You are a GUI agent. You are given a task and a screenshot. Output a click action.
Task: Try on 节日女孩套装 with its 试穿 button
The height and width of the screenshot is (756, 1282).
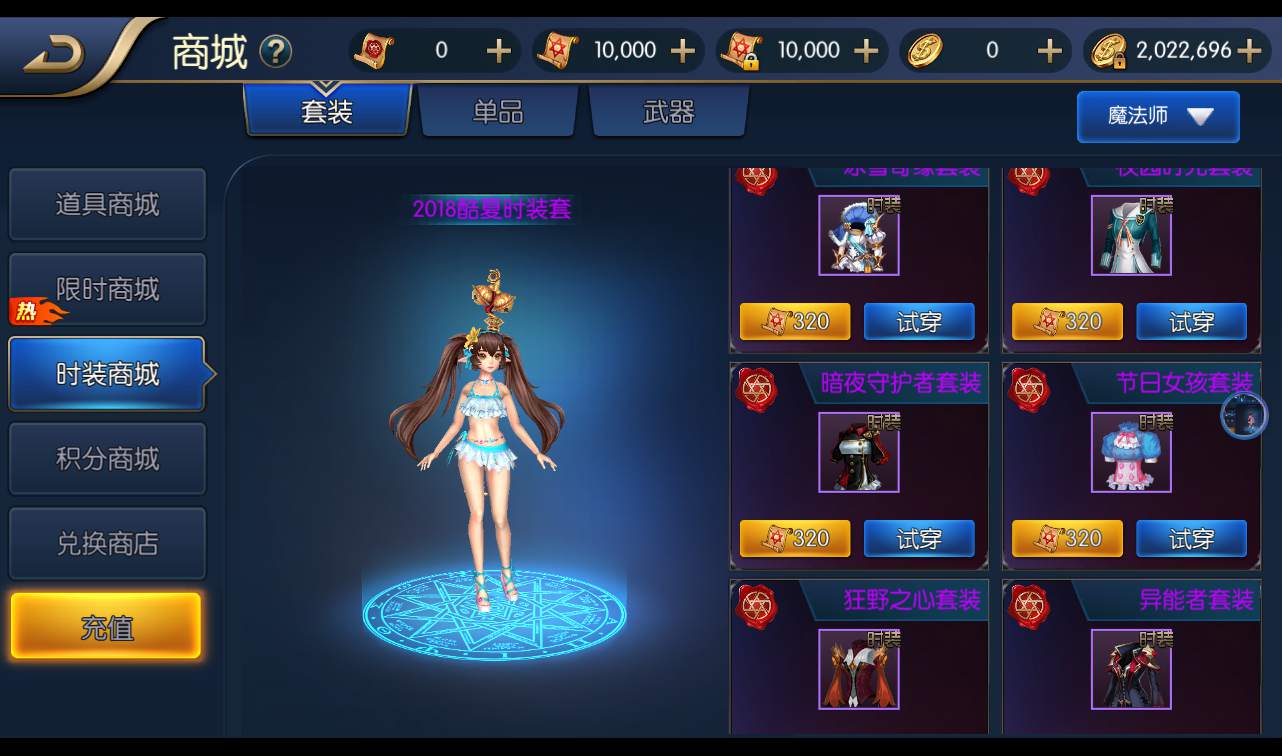click(x=1191, y=538)
